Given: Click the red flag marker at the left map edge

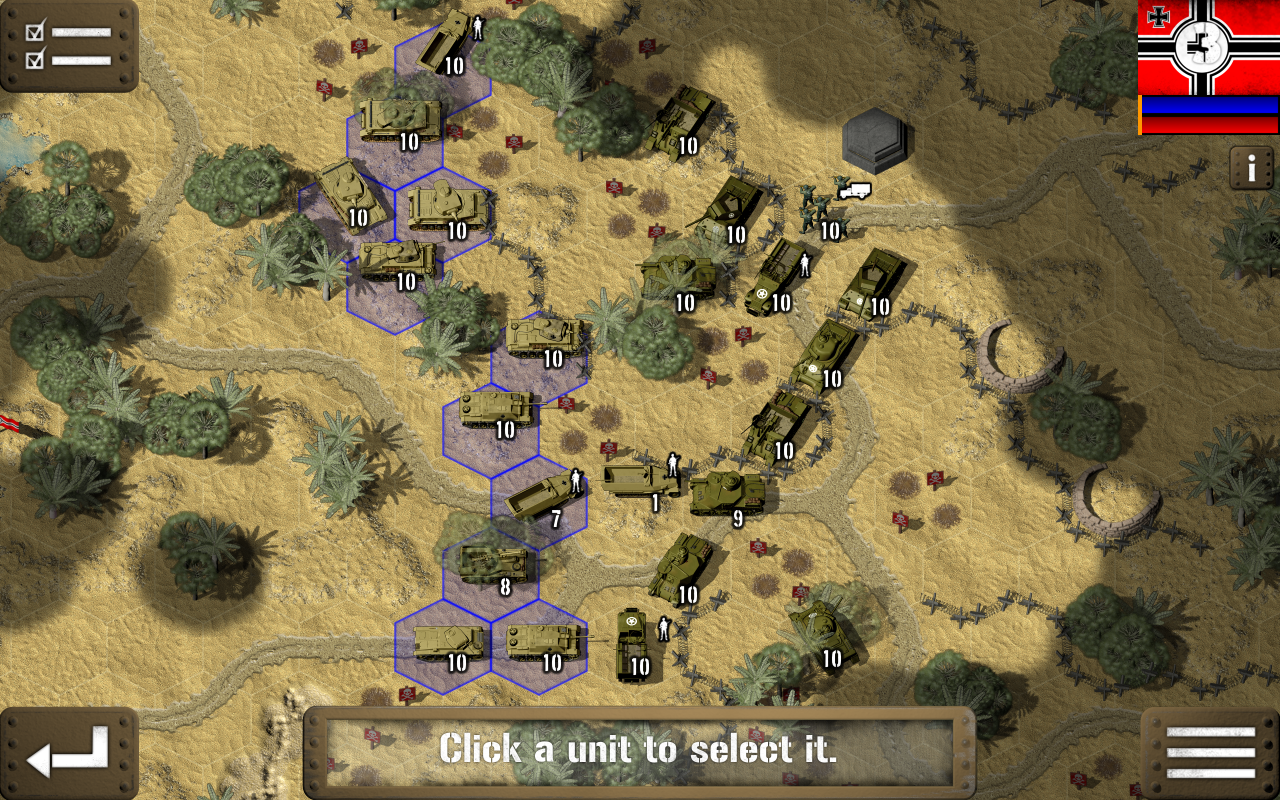Looking at the screenshot, I should click(8, 423).
